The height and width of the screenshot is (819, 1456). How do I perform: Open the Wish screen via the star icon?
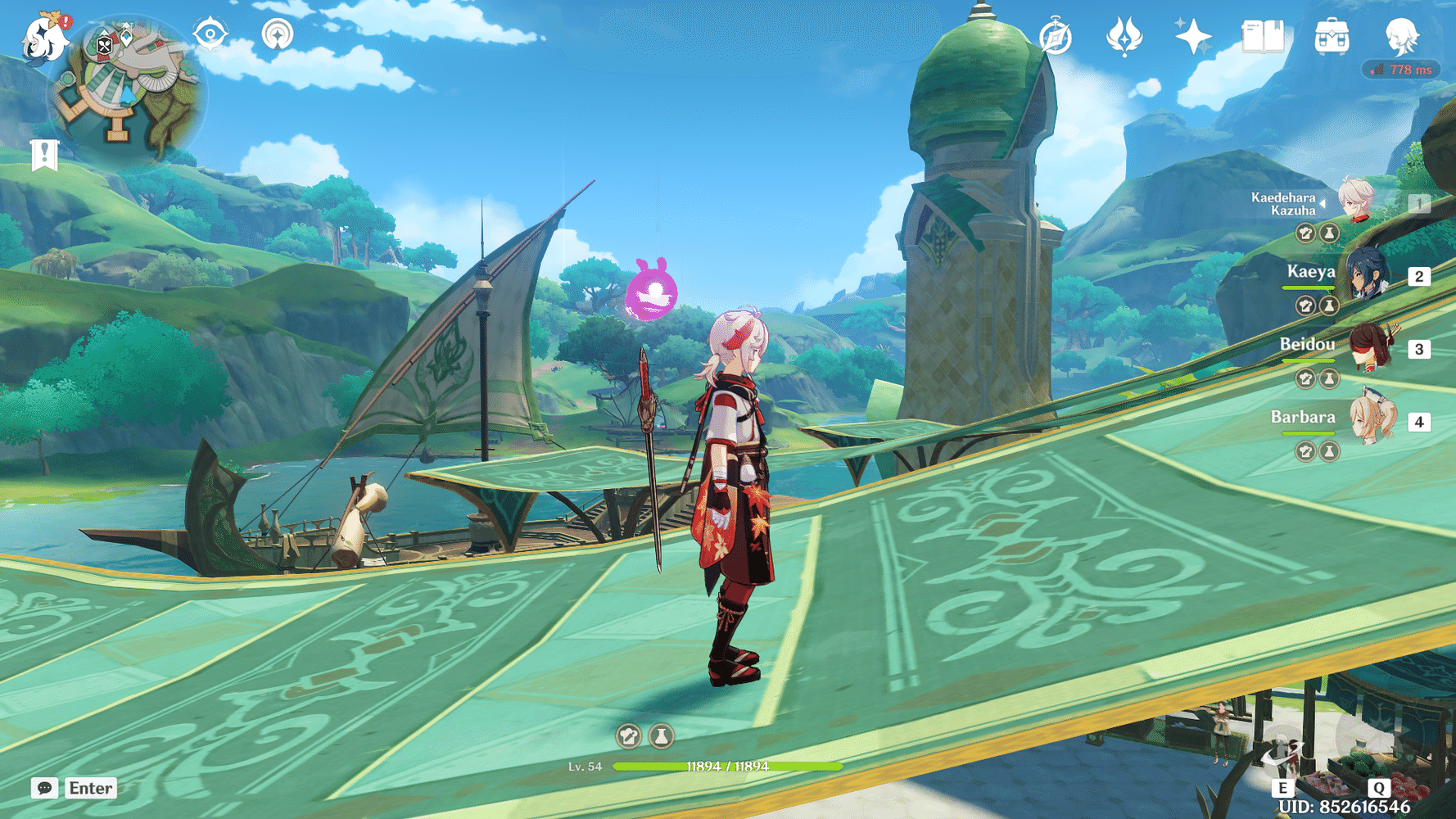coord(1194,35)
